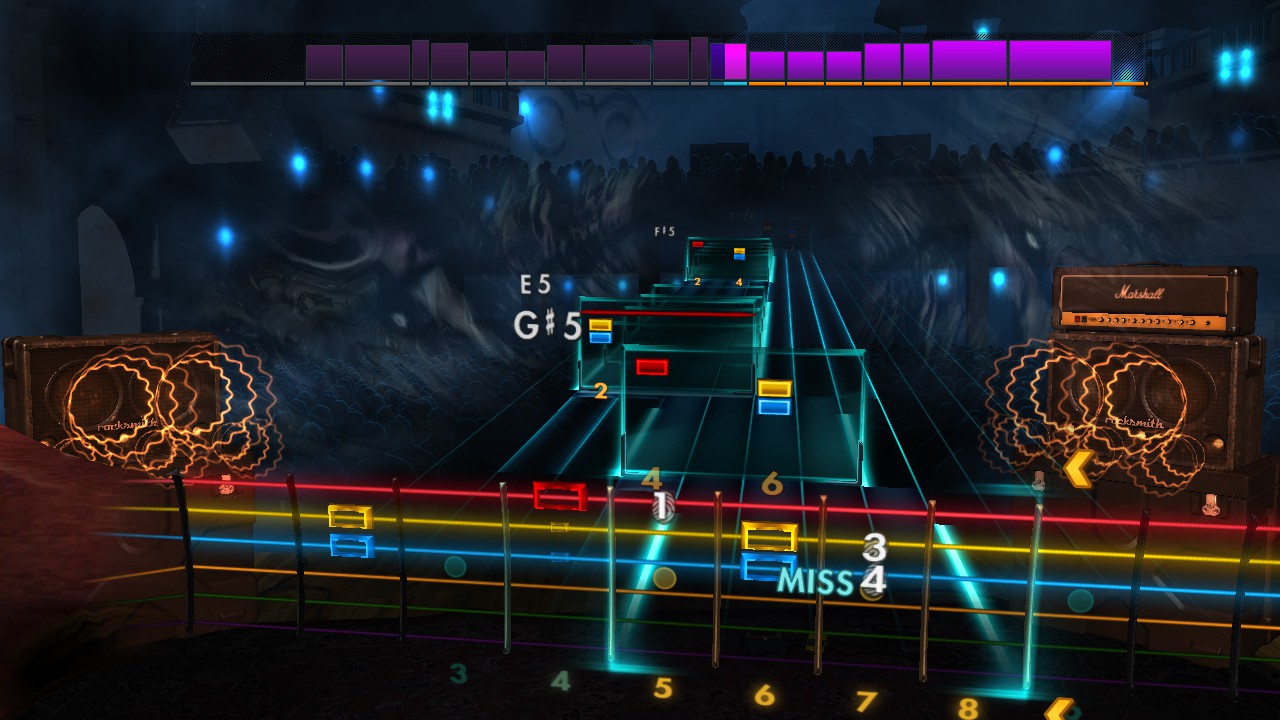Click the F#5 label above the far chord

click(x=663, y=232)
